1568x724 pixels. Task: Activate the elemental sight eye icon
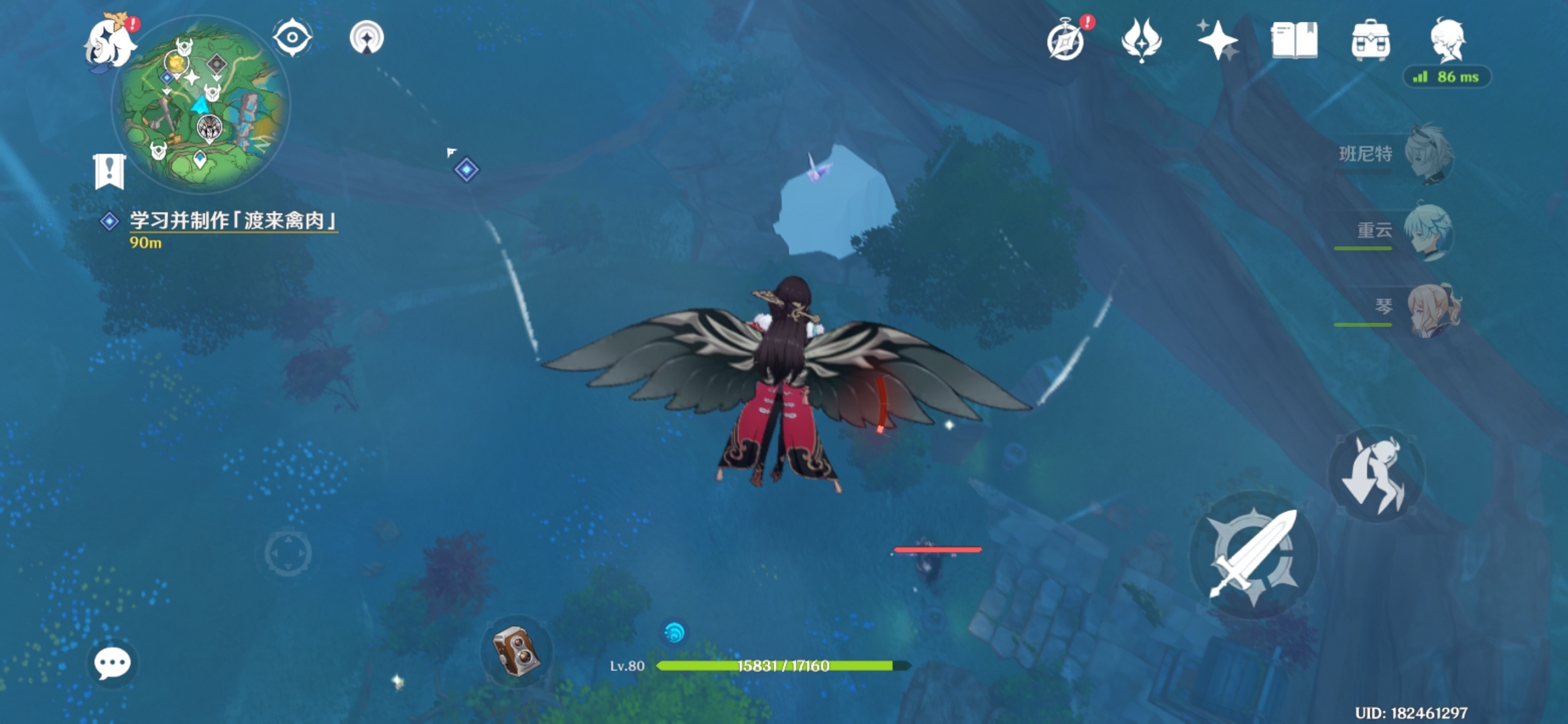292,38
